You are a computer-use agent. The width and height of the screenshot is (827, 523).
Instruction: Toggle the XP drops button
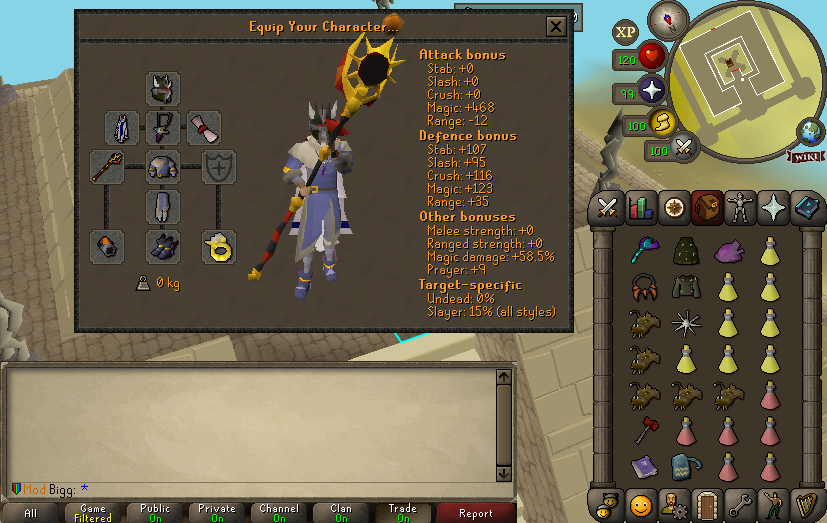coord(626,32)
